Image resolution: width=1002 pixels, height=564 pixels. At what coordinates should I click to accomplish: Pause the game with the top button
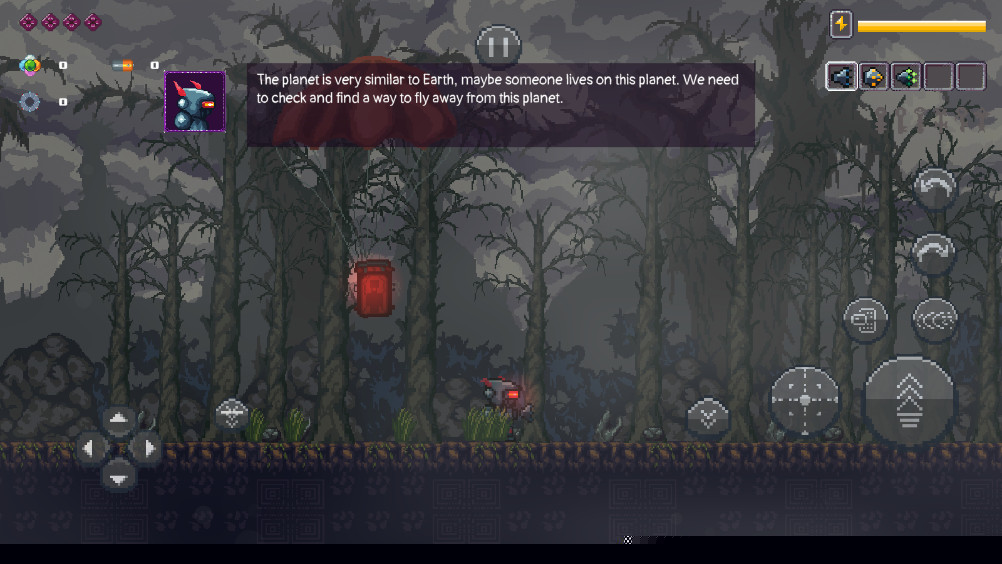tap(498, 45)
